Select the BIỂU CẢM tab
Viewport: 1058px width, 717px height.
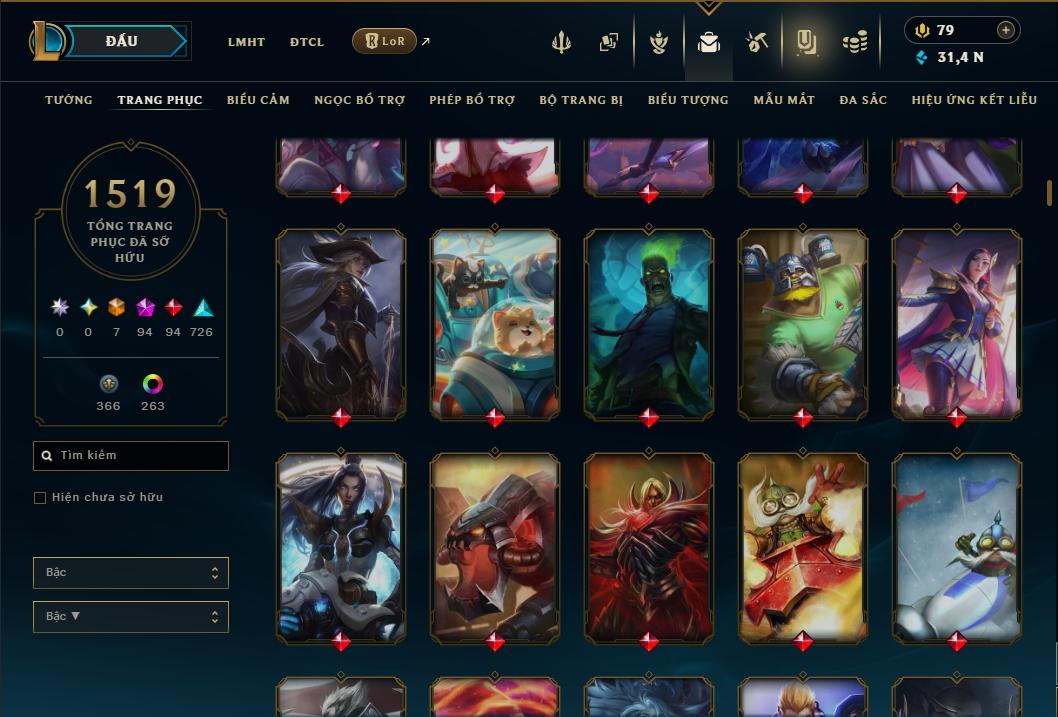258,100
